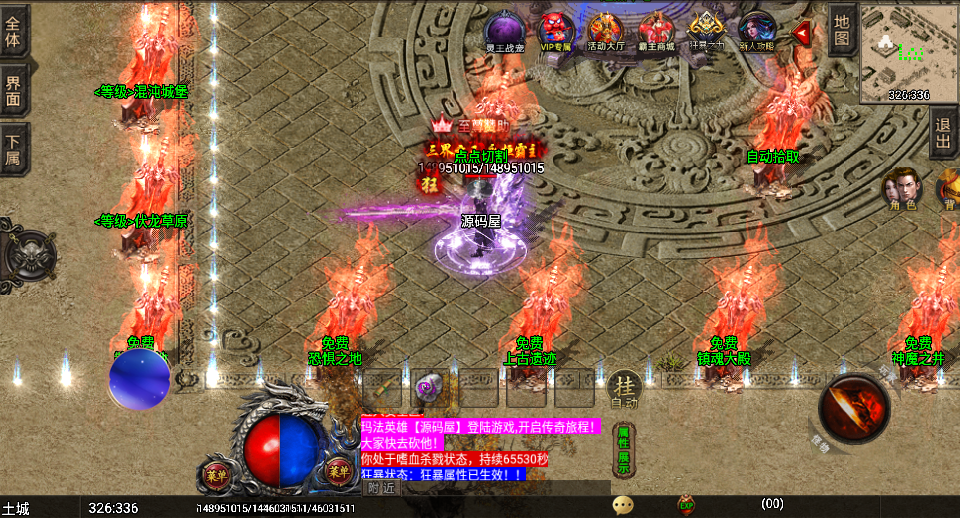Click the 地图 map button
Screen dimensions: 960x518
pyautogui.click(x=842, y=29)
